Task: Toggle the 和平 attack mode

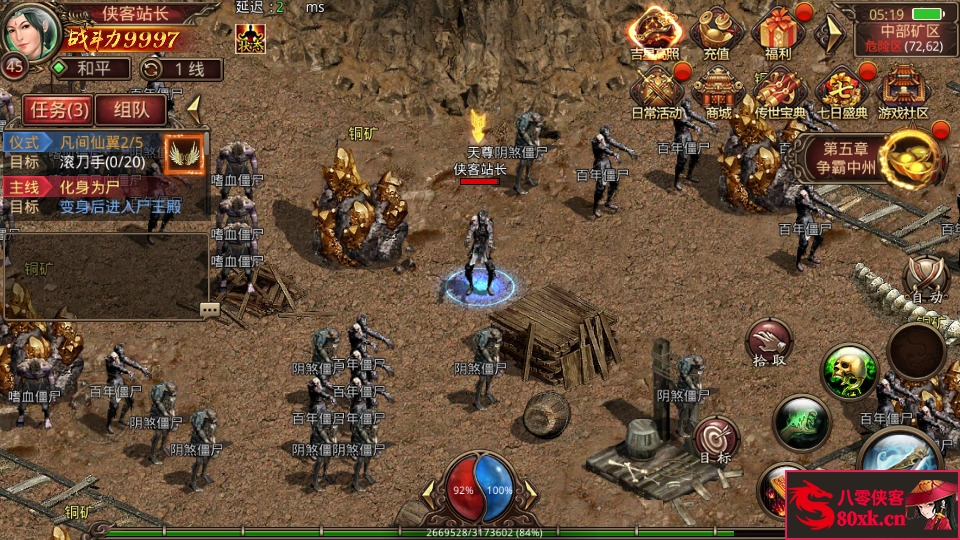Action: tap(90, 69)
